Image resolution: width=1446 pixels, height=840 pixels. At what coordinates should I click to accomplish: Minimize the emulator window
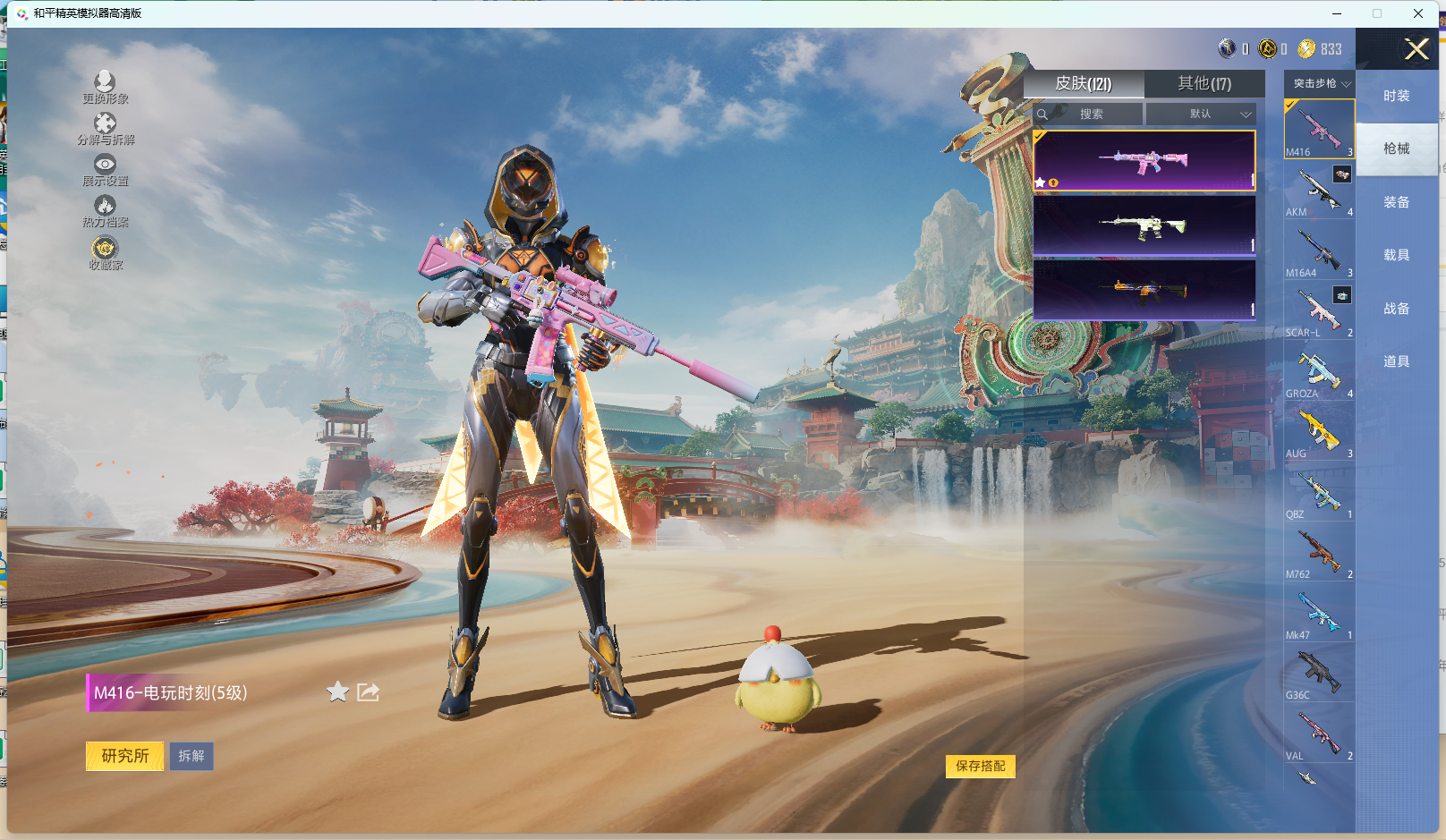pos(1337,13)
